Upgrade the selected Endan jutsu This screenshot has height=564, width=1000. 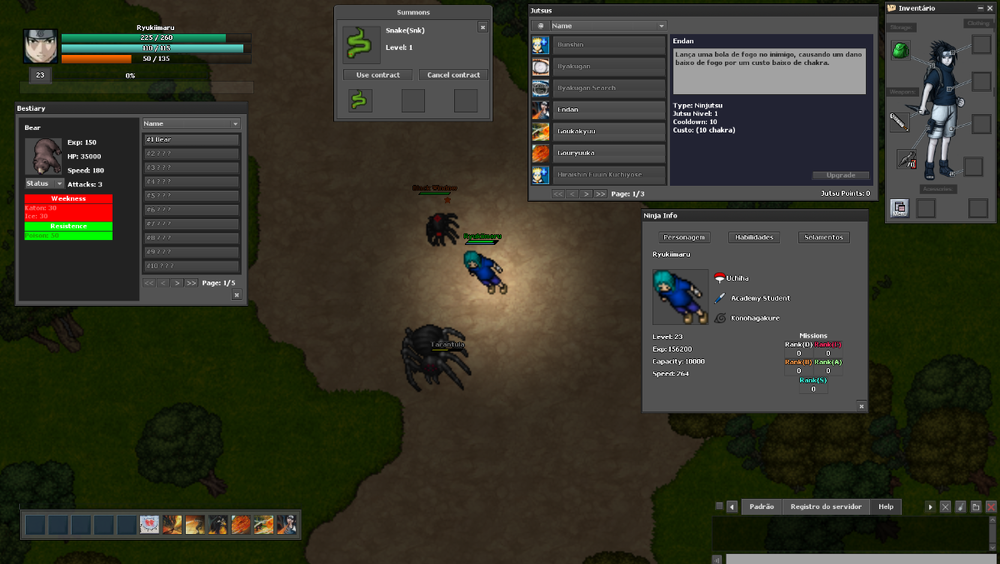[x=840, y=175]
